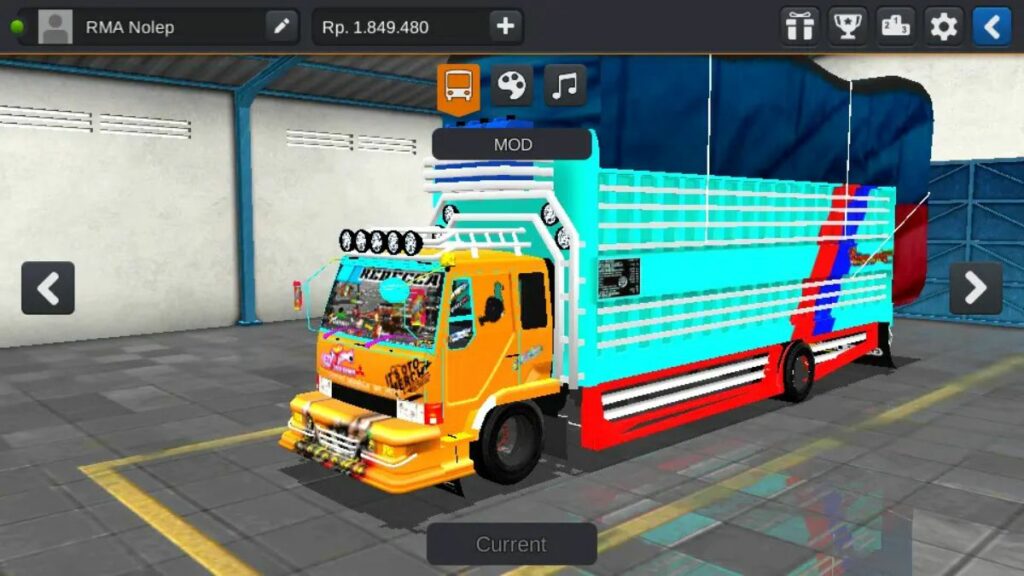Viewport: 1024px width, 576px height.
Task: Click the MOD label button
Action: click(512, 144)
